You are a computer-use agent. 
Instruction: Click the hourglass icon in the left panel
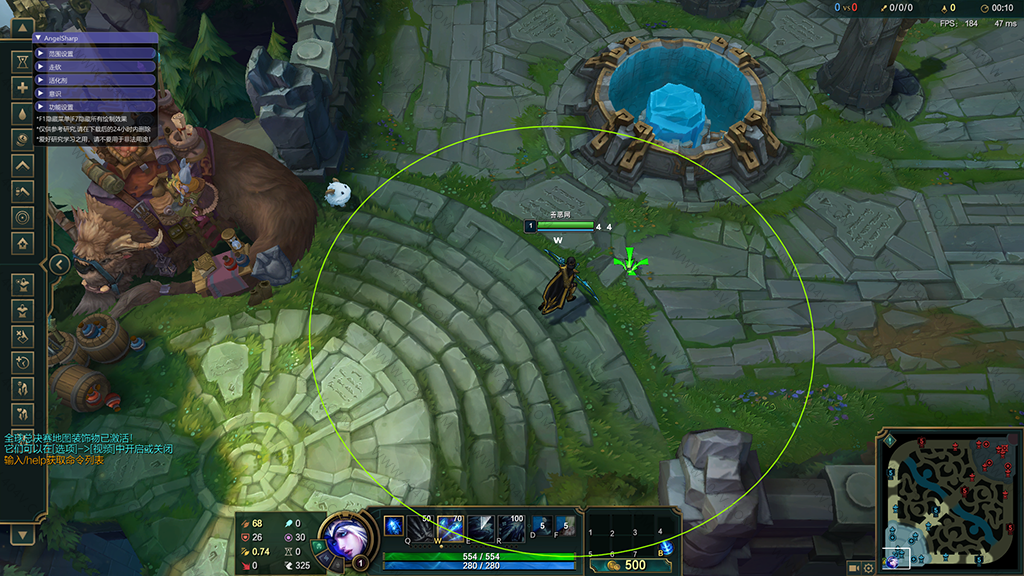point(23,61)
